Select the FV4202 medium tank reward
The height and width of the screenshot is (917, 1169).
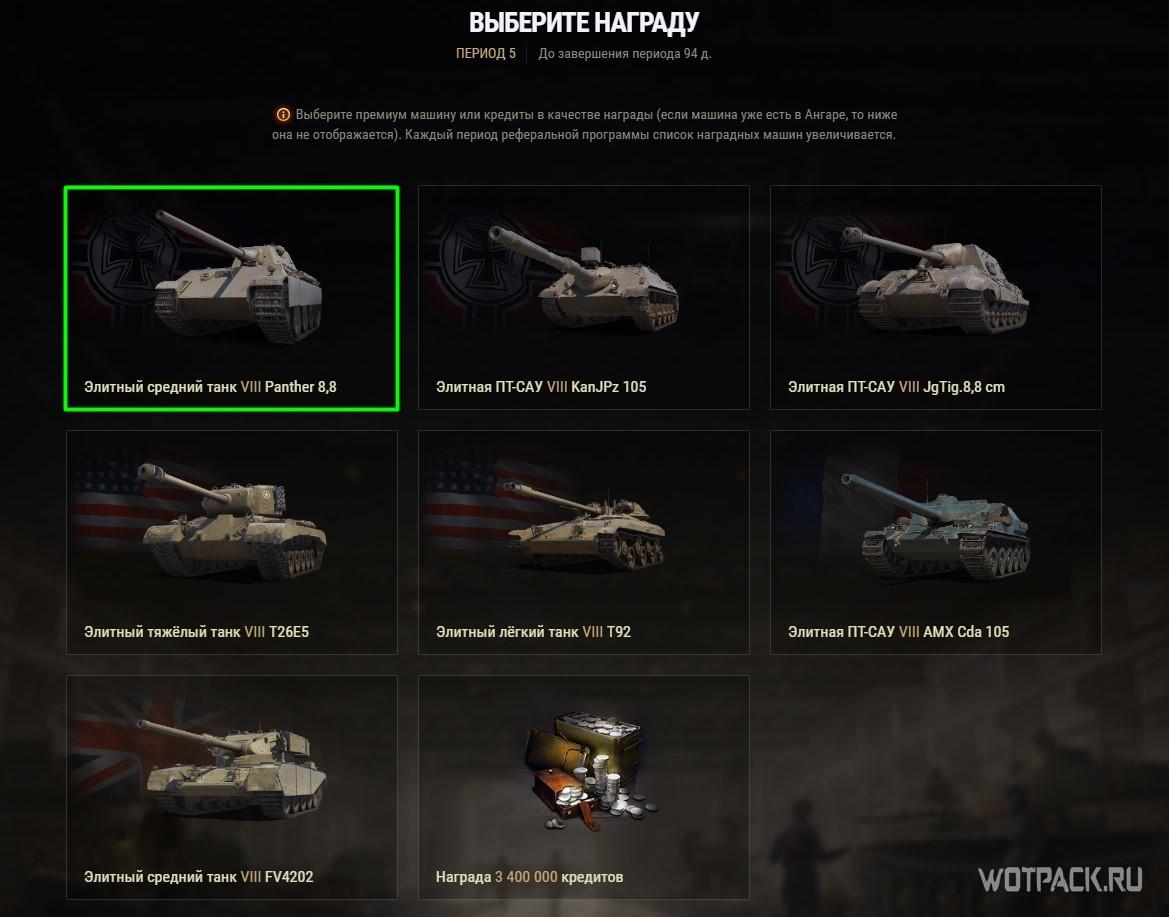tap(231, 787)
